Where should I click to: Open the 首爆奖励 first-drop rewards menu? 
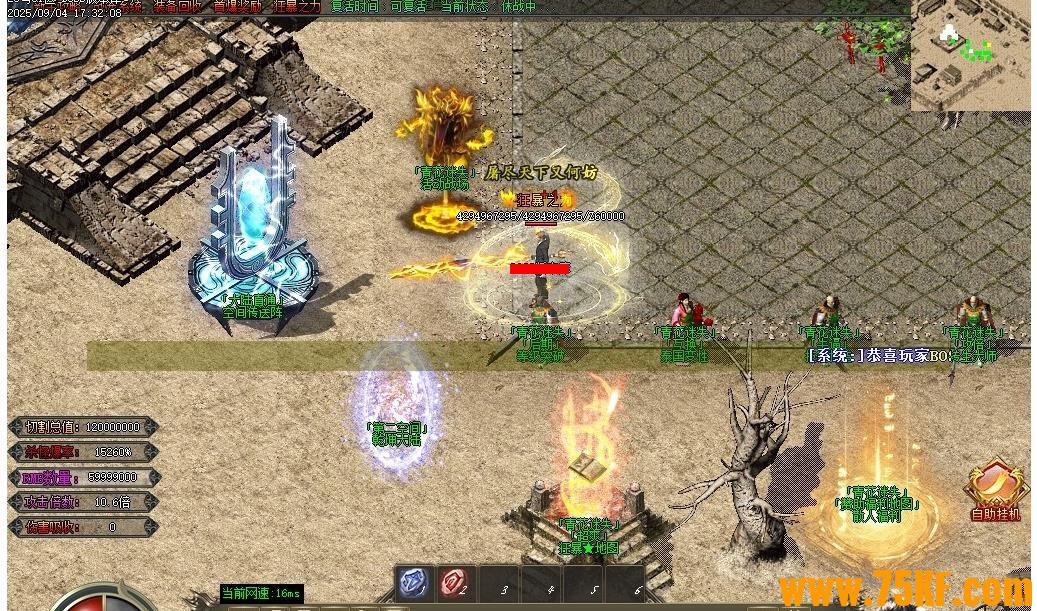point(238,6)
